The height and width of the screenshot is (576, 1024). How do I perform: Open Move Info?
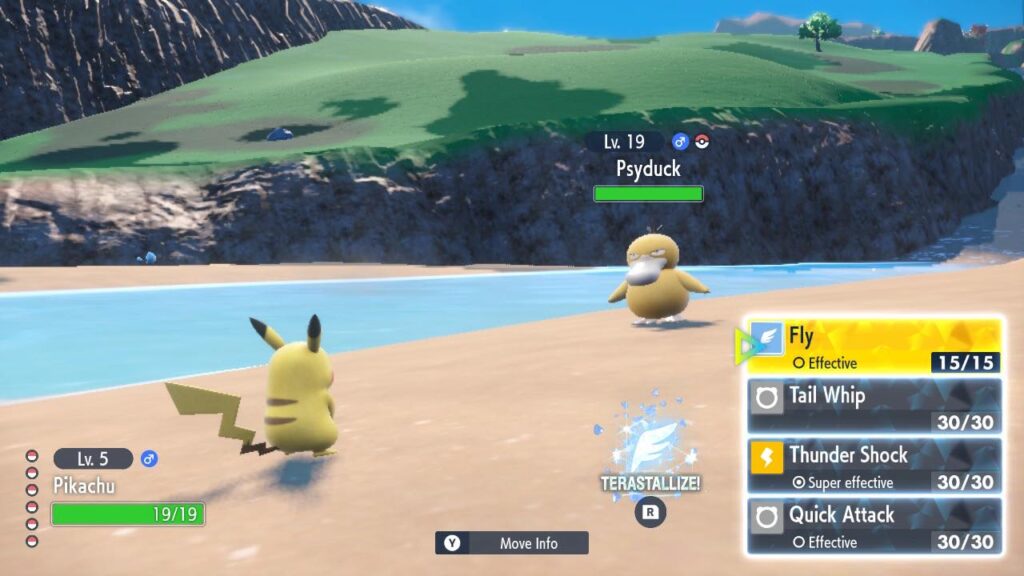pos(512,543)
